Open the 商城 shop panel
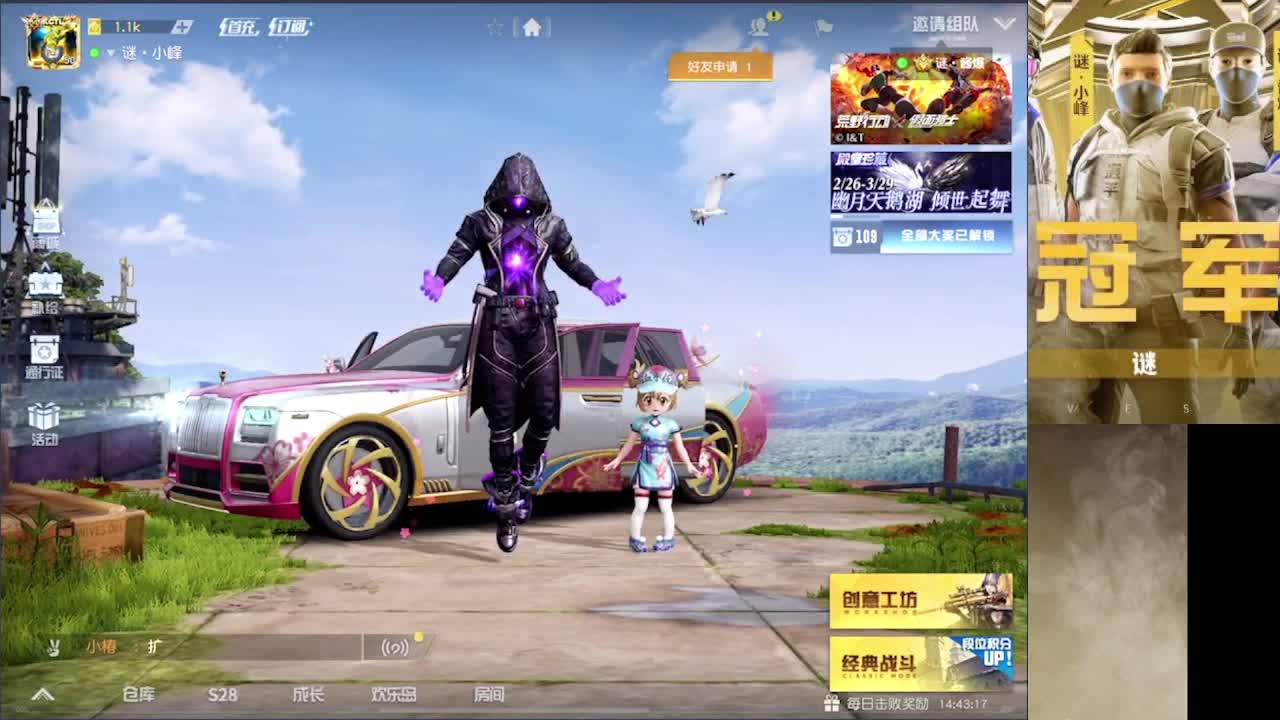This screenshot has height=720, width=1280. click(x=46, y=220)
